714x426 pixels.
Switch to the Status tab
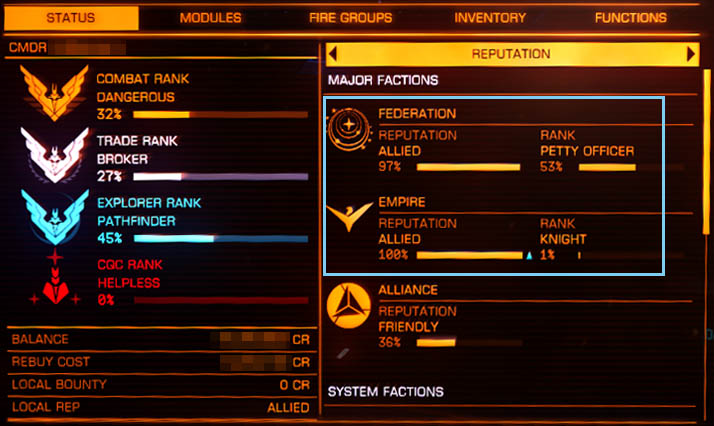(69, 17)
